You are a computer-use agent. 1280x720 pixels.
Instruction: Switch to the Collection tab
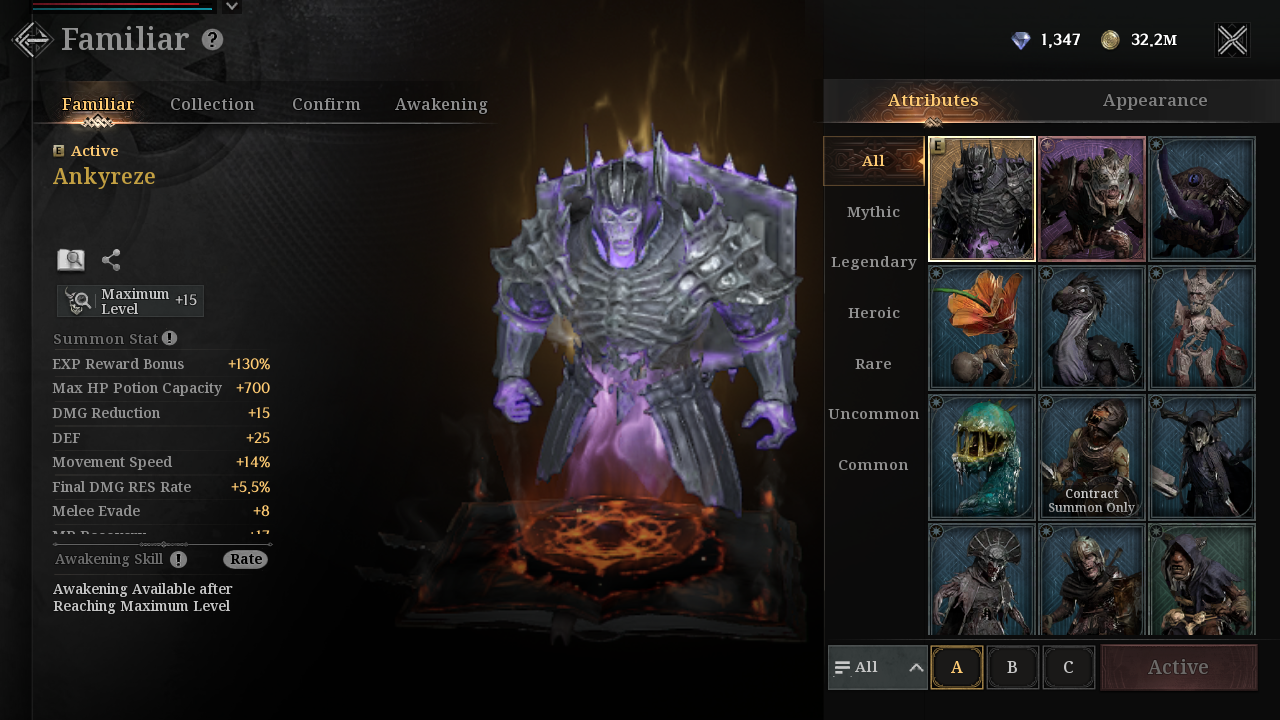(212, 104)
